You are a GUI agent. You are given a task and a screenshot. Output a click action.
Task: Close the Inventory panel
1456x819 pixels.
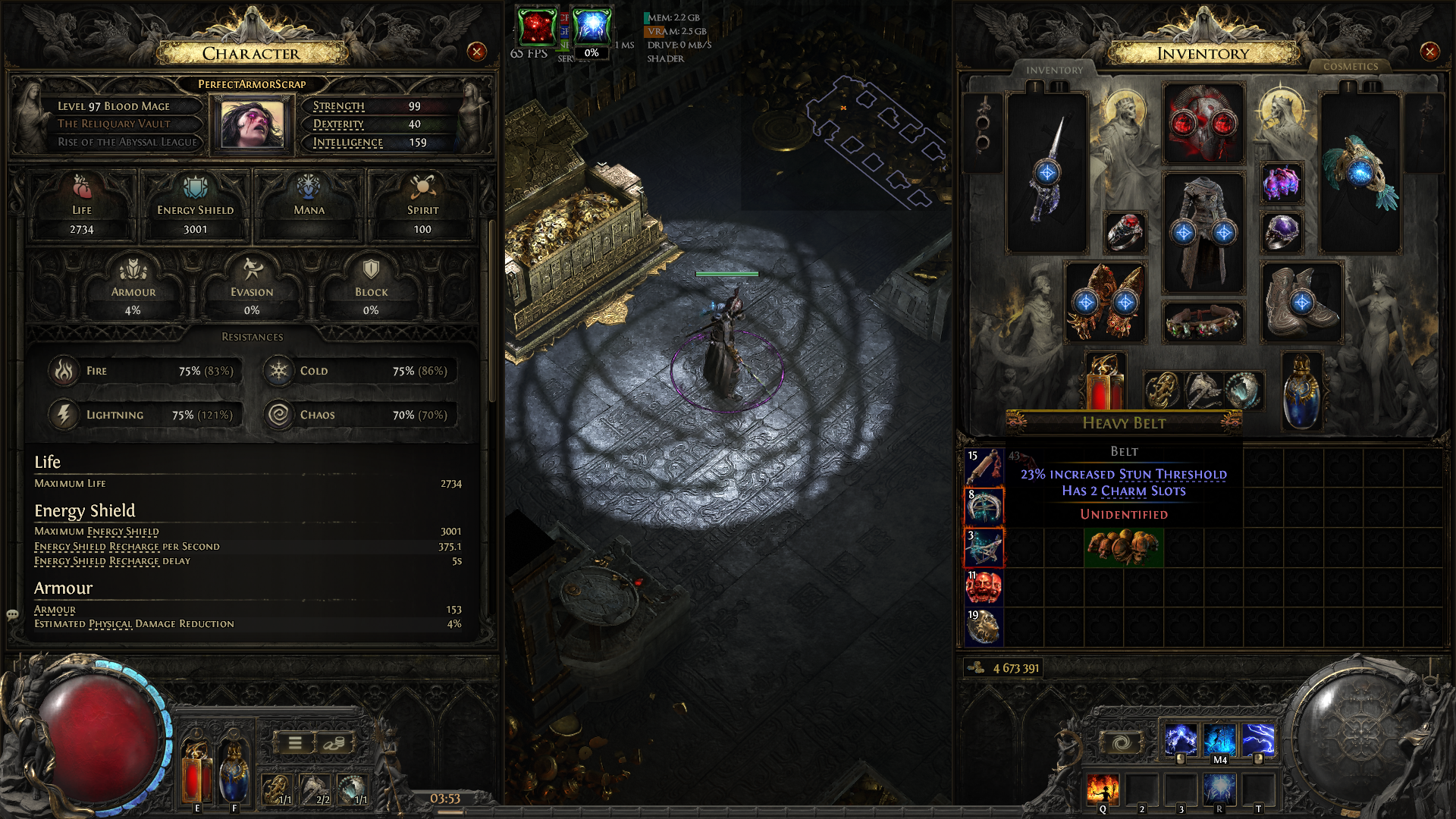click(x=1429, y=52)
